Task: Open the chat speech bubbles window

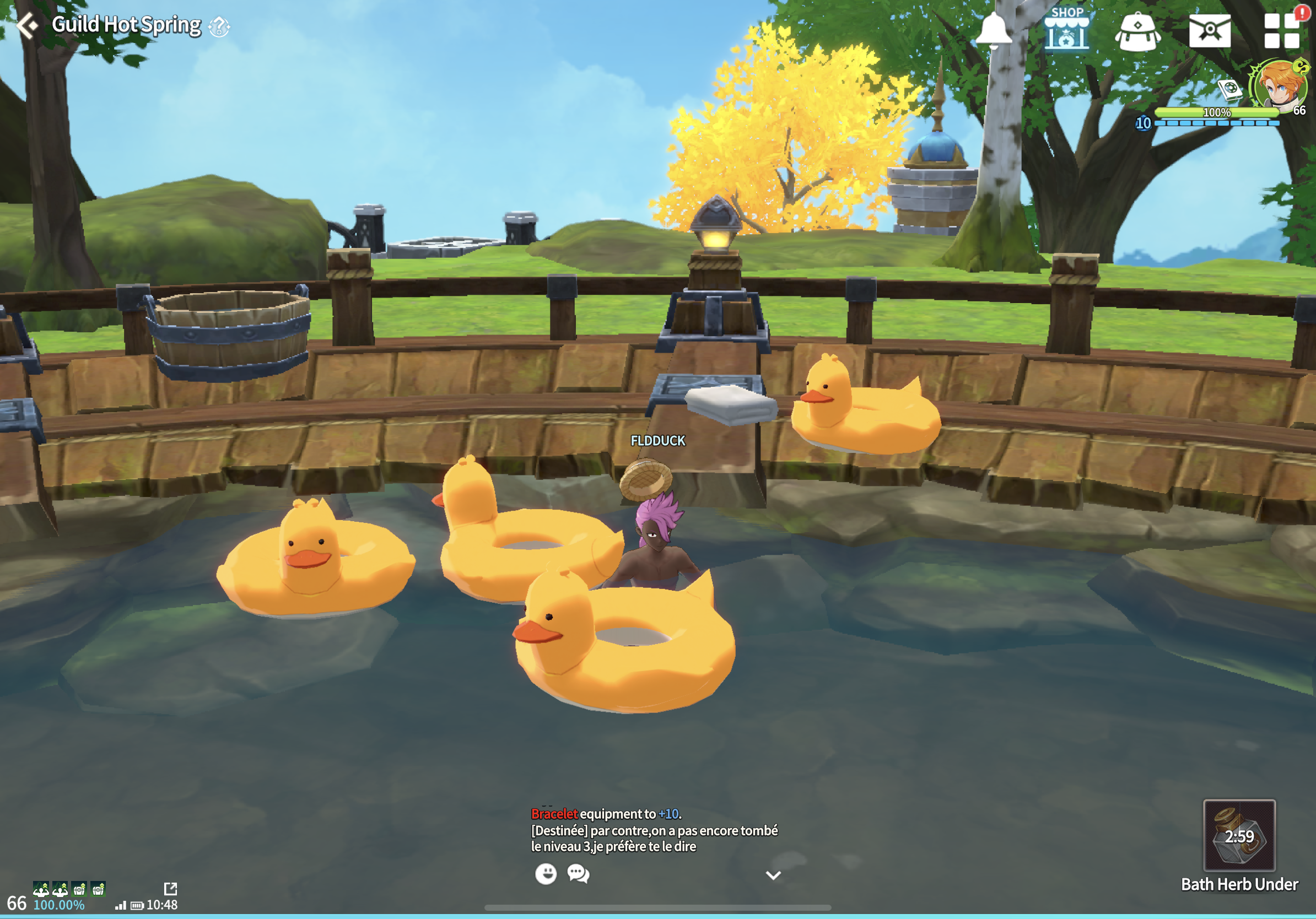Action: 578,874
